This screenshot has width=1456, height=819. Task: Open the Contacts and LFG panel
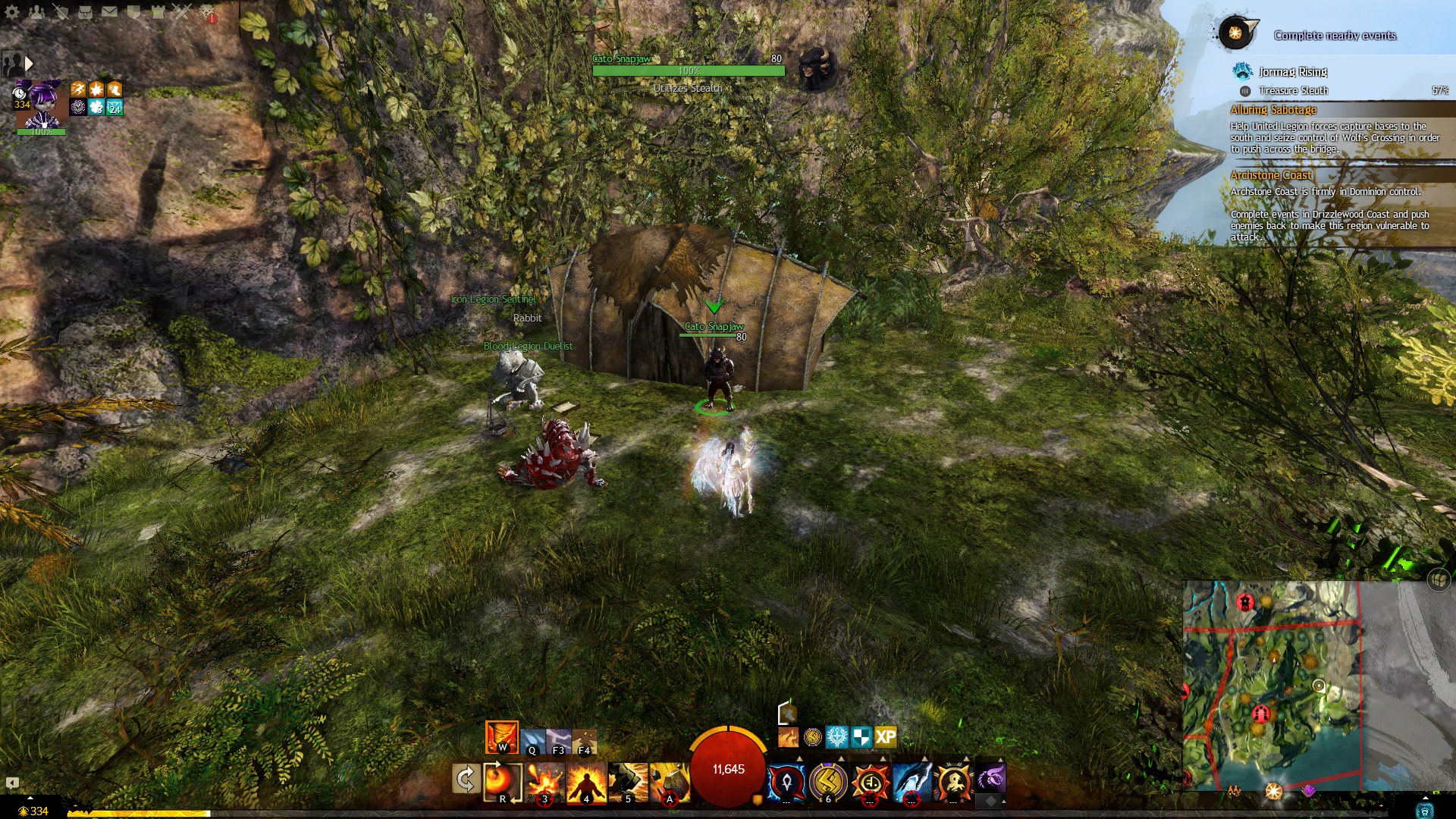pyautogui.click(x=36, y=11)
